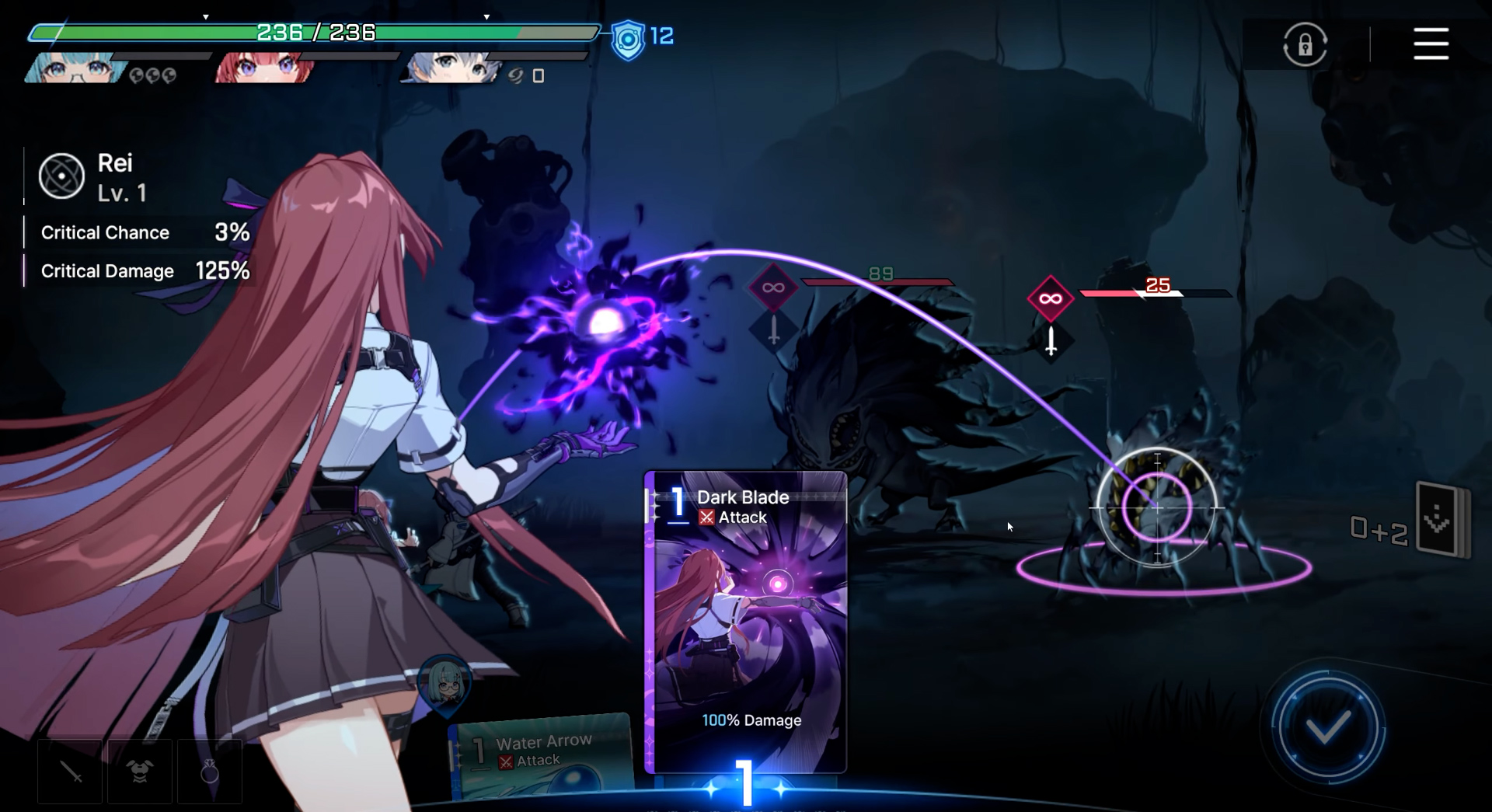Select the silver-haired character portrait
The width and height of the screenshot is (1492, 812).
point(451,68)
